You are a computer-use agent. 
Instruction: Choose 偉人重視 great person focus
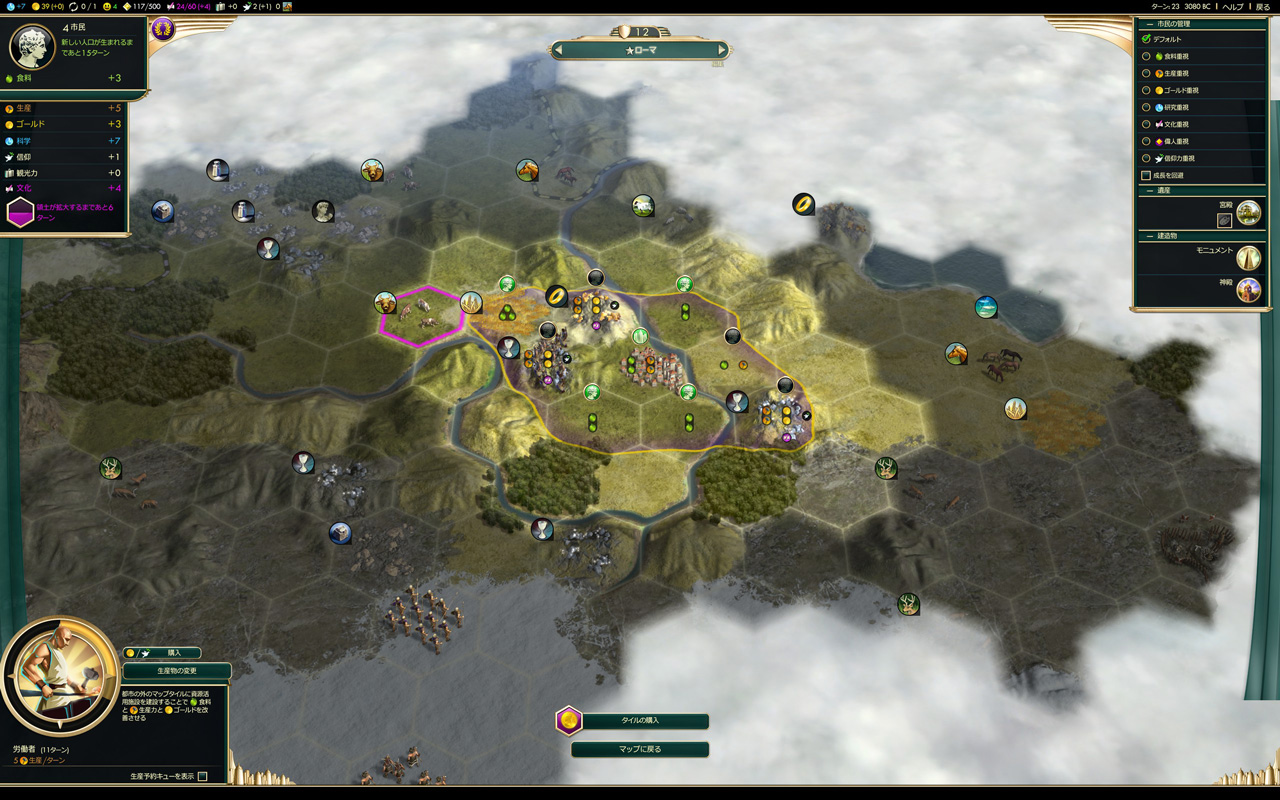click(x=1147, y=141)
